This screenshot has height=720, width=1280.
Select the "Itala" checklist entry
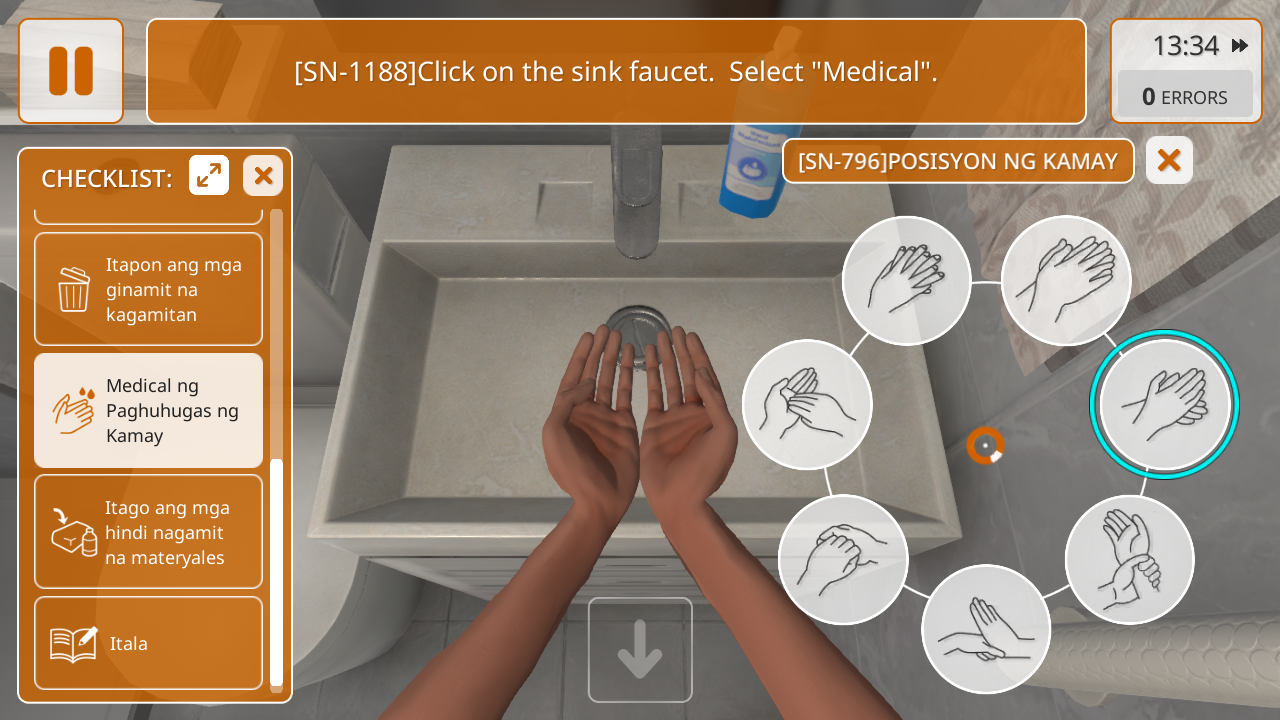(x=148, y=643)
